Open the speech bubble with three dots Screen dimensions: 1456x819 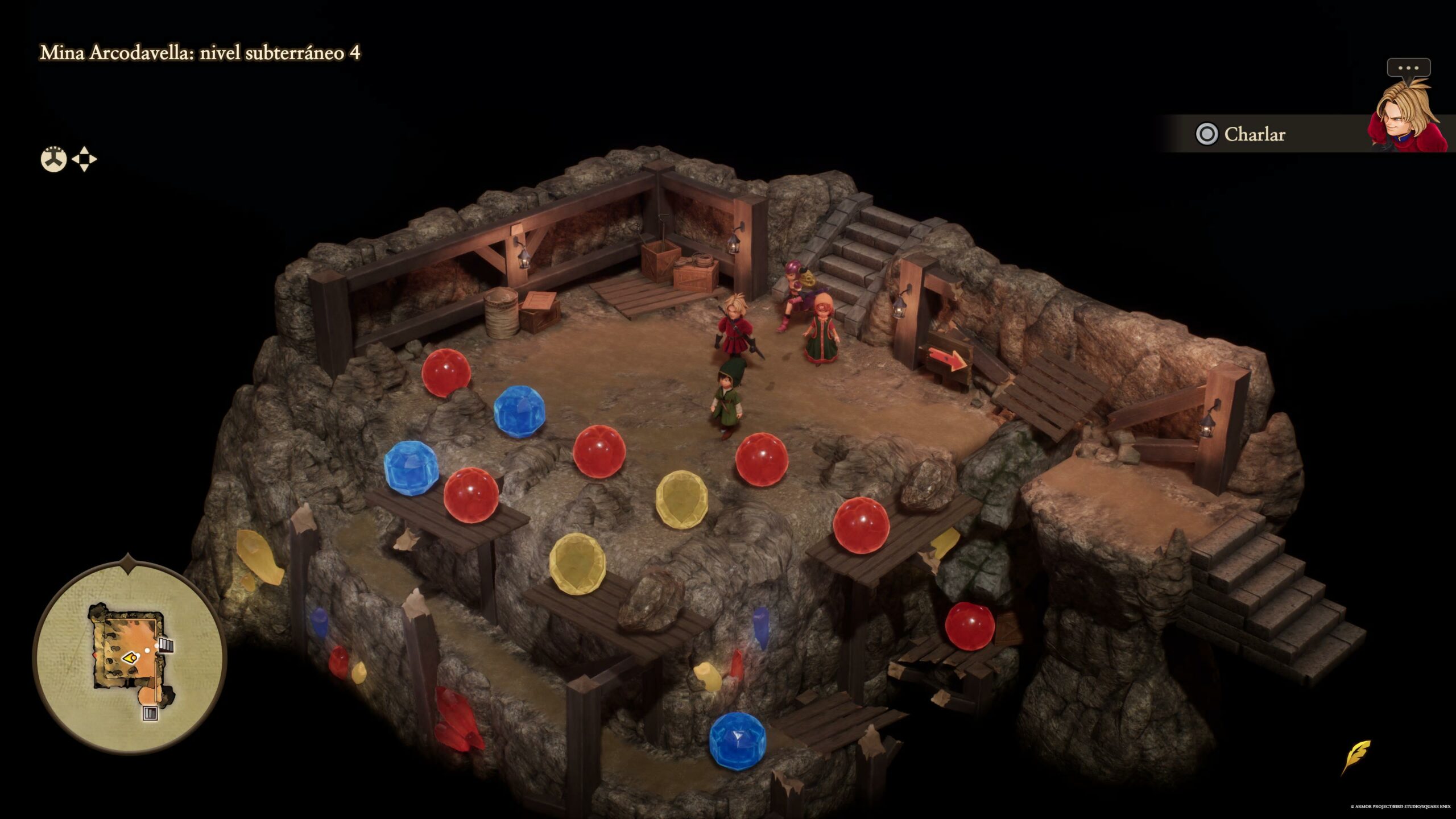1408,68
